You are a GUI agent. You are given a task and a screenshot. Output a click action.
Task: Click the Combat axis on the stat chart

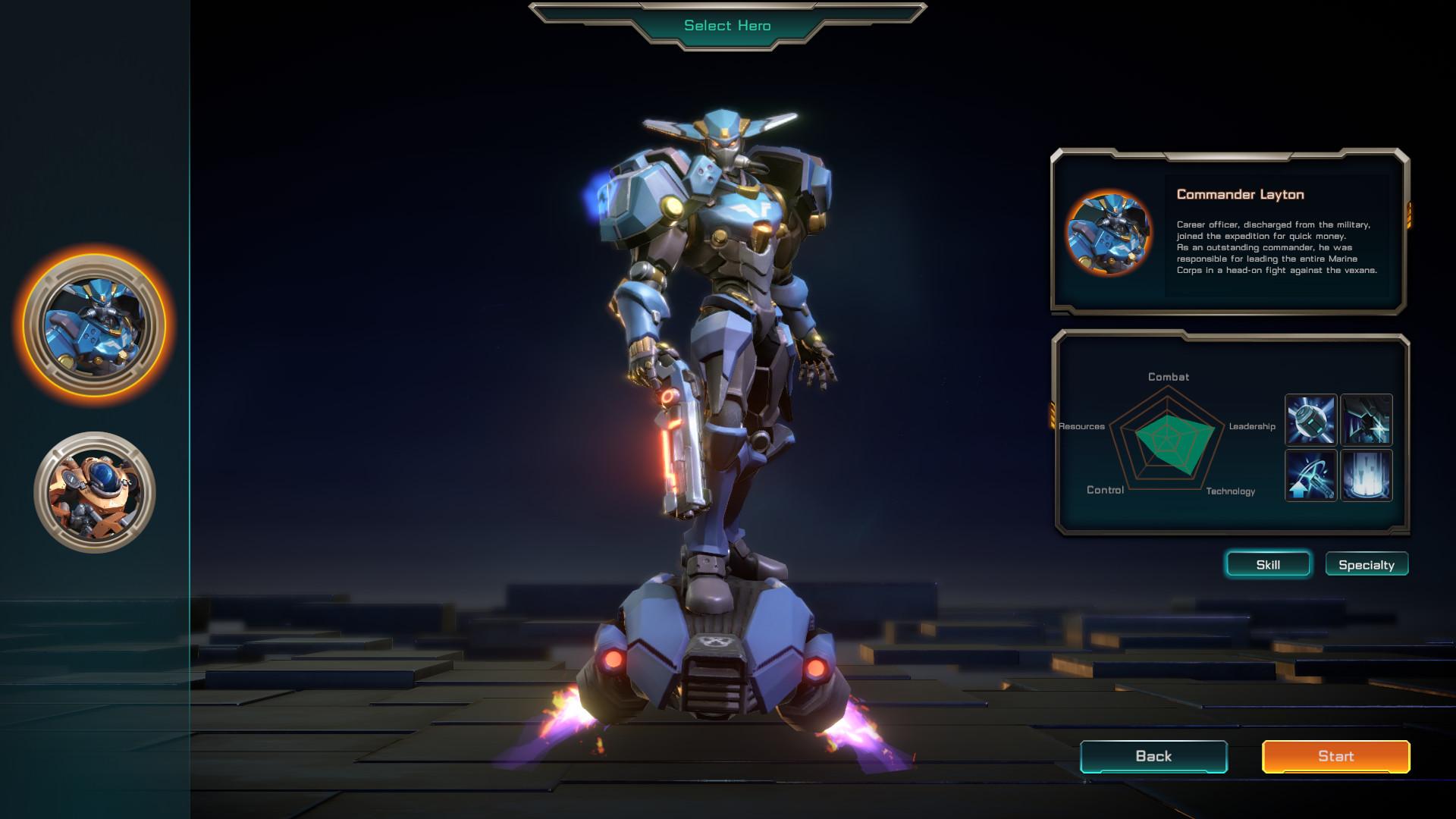point(1170,376)
